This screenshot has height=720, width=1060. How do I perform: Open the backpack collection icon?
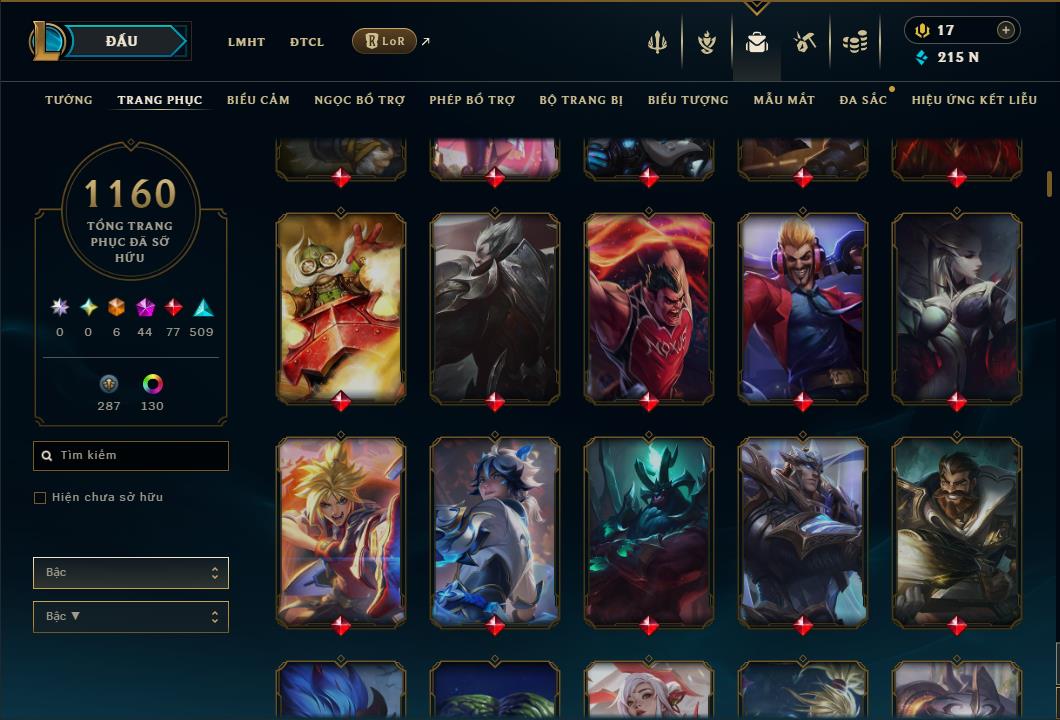[757, 42]
